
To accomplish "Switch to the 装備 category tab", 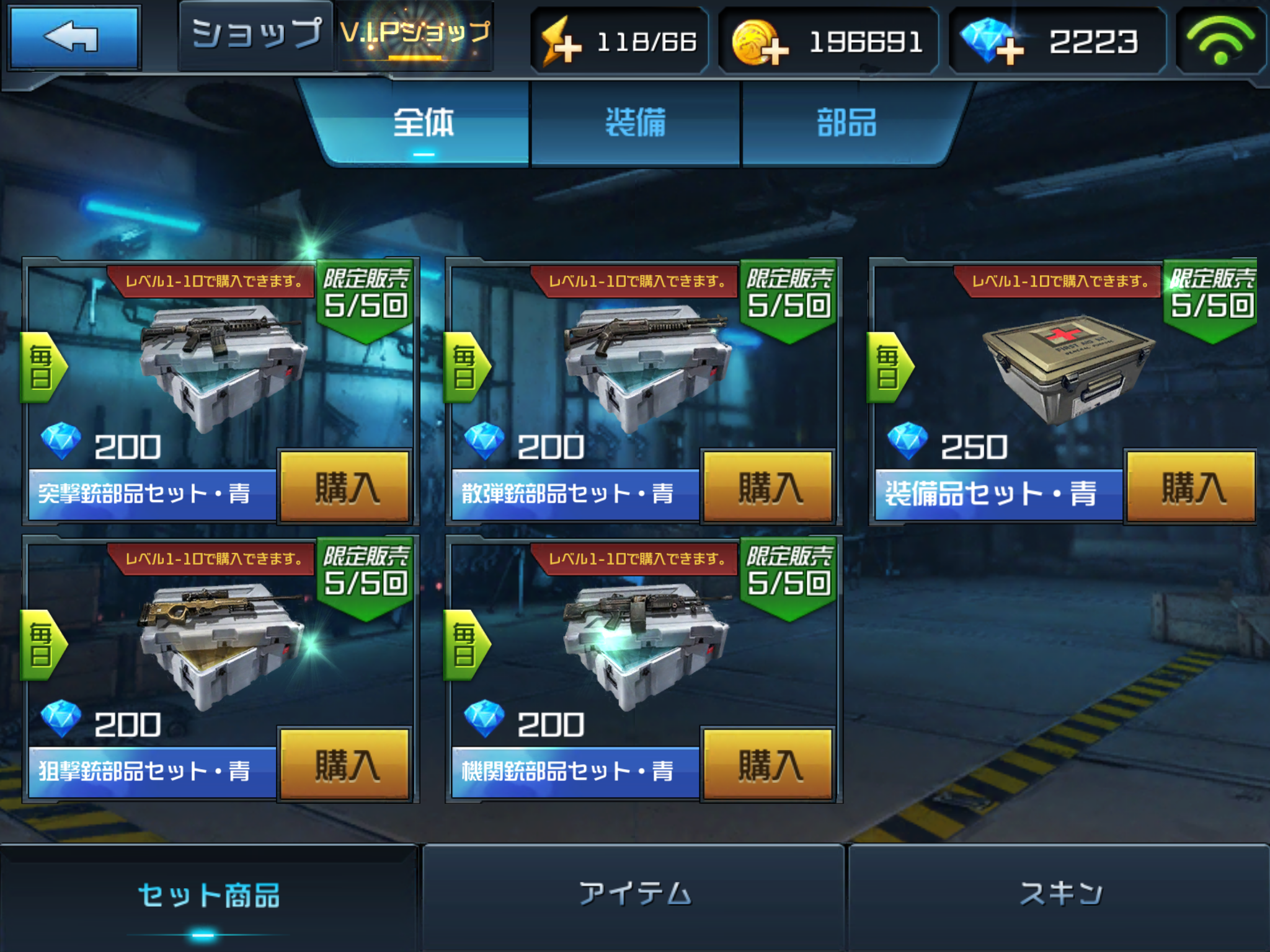I will point(636,123).
